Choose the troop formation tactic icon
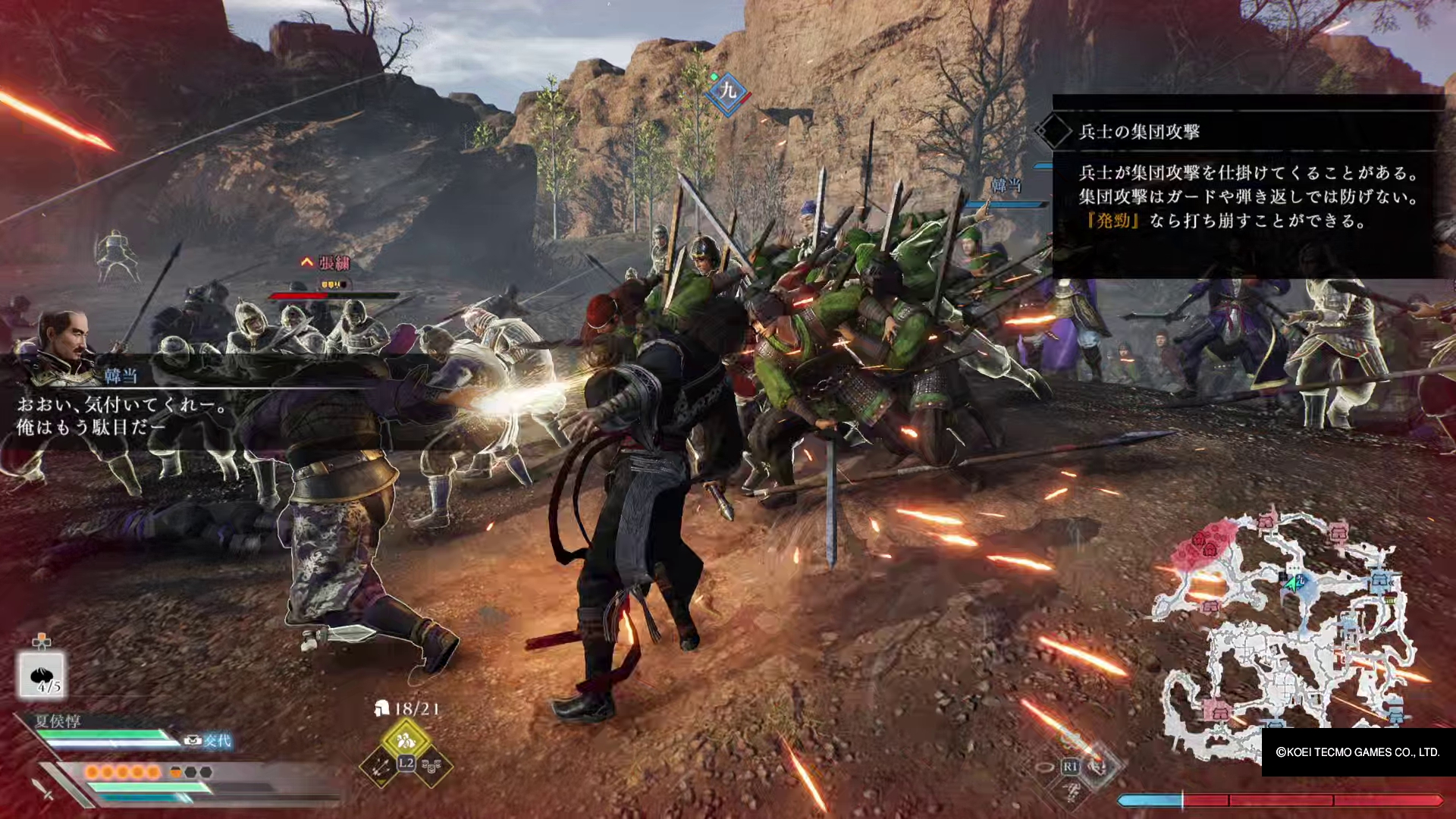1456x819 pixels. point(431,767)
